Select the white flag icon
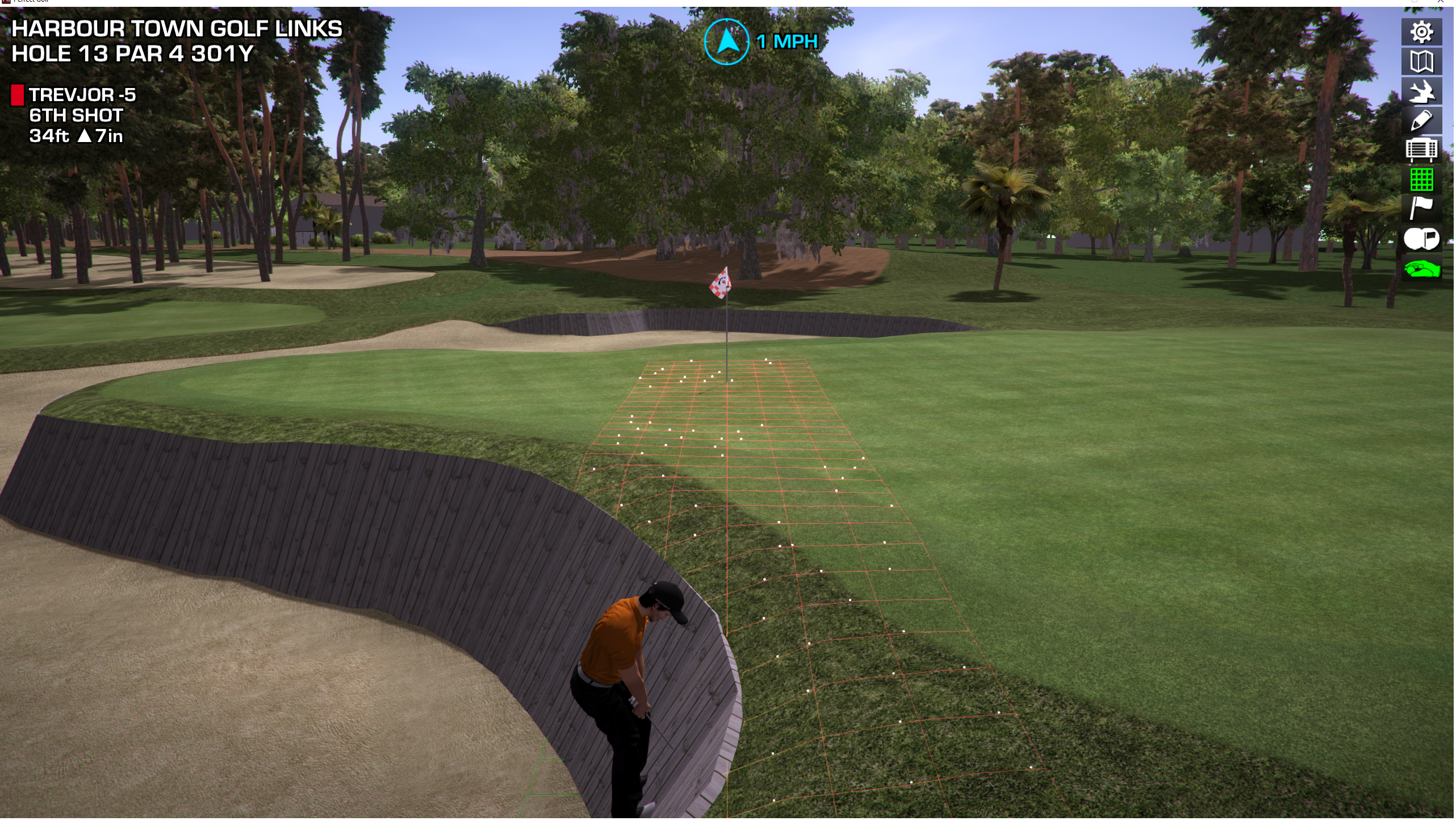The height and width of the screenshot is (825, 1456). [x=1423, y=209]
